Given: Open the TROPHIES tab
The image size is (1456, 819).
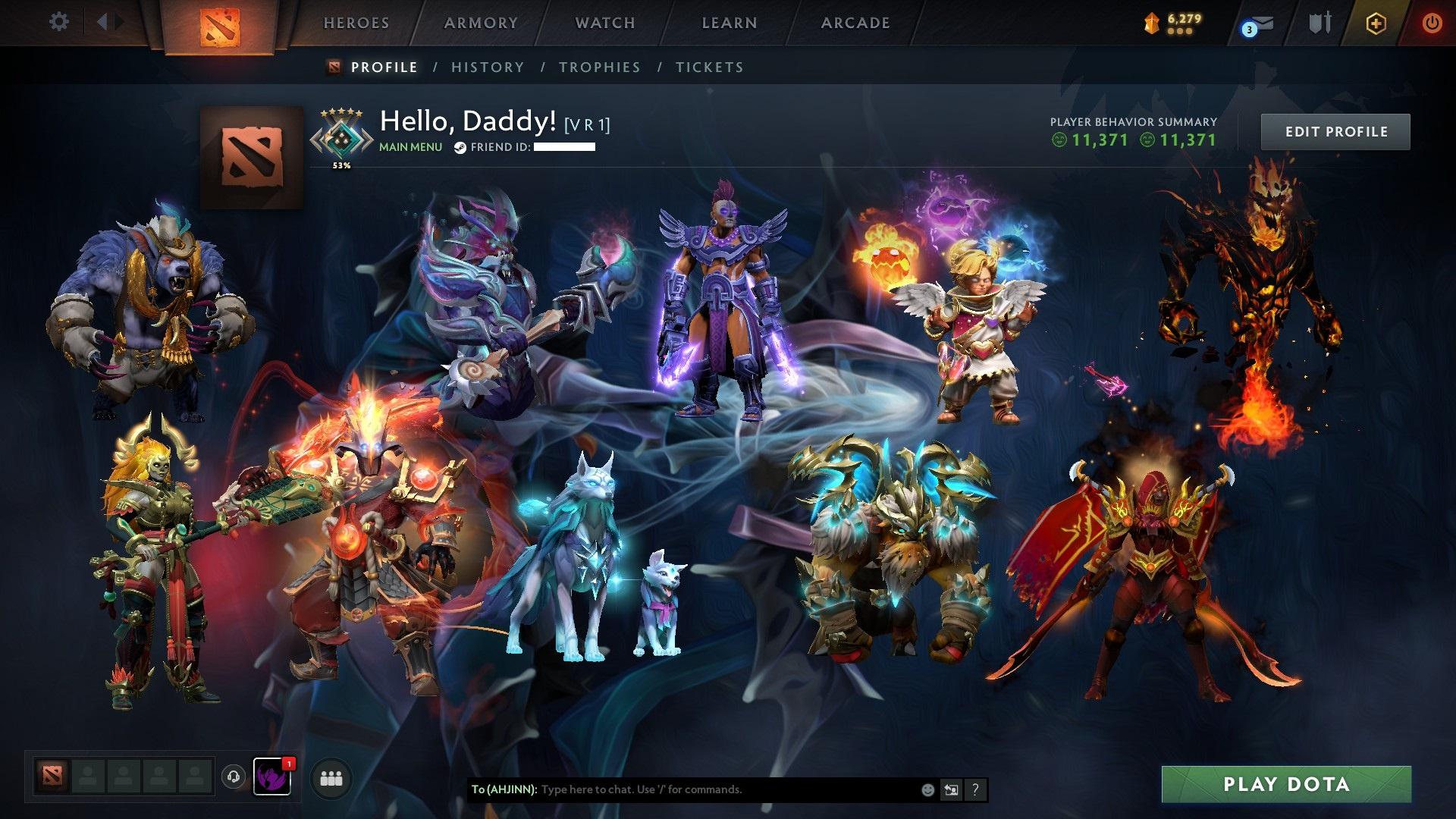Looking at the screenshot, I should 599,67.
